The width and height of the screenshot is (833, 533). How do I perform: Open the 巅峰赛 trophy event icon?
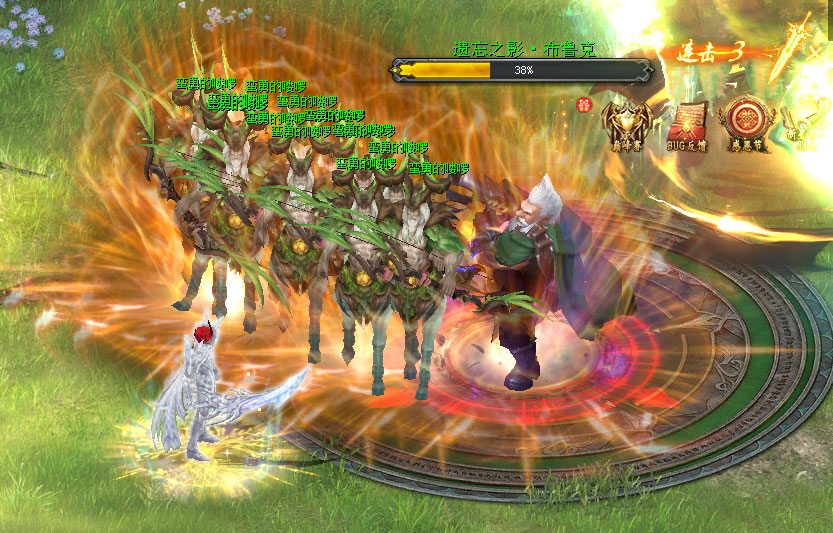point(628,124)
